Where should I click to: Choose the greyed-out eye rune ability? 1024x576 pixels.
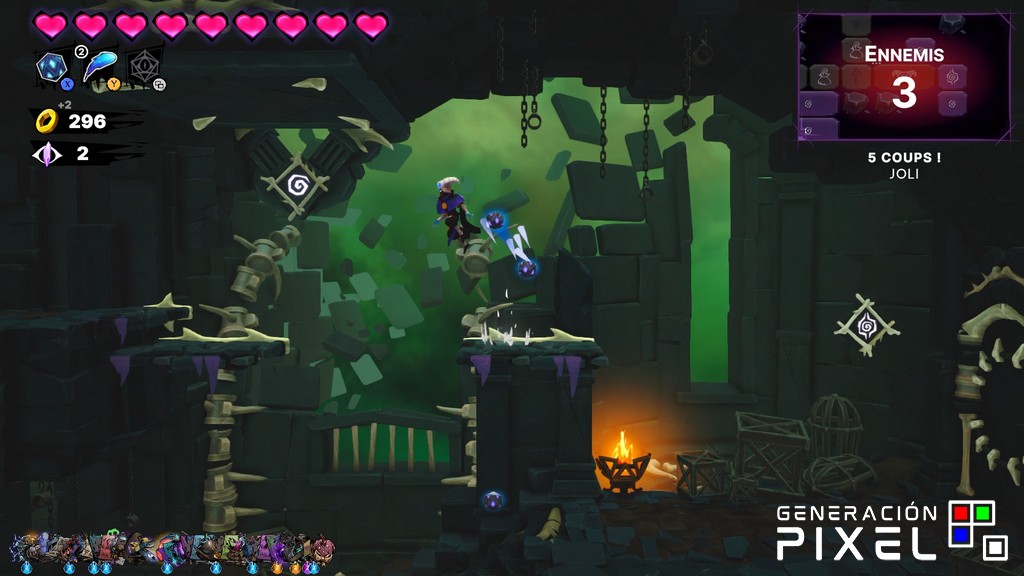point(144,68)
